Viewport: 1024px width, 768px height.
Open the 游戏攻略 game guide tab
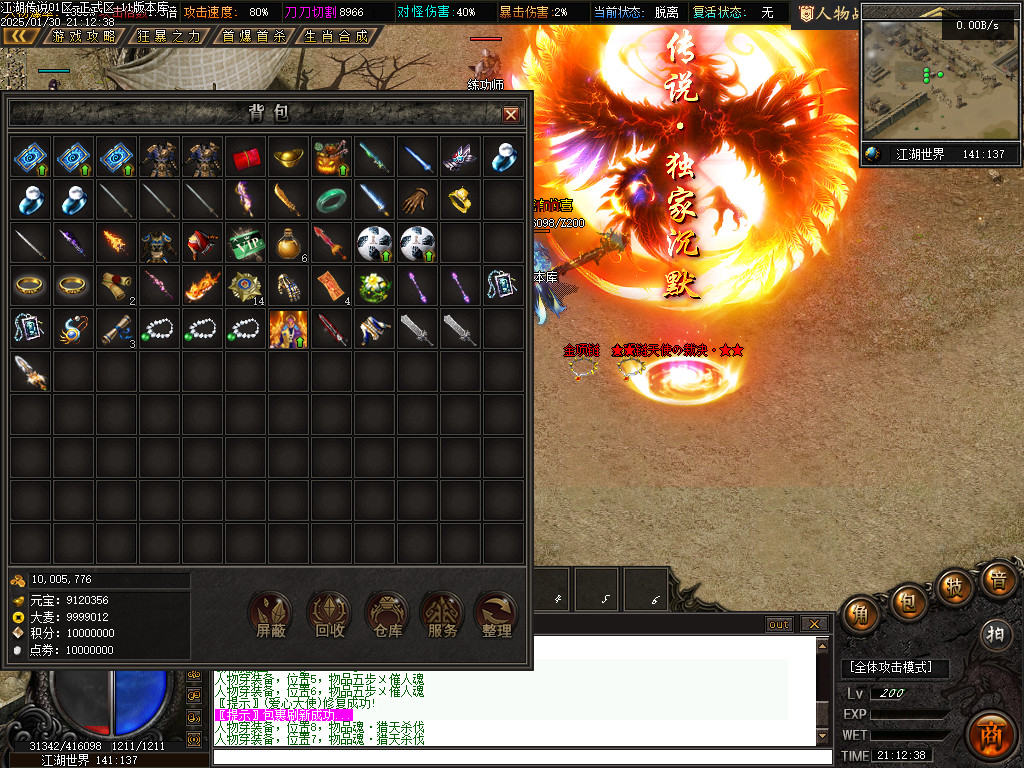point(83,36)
